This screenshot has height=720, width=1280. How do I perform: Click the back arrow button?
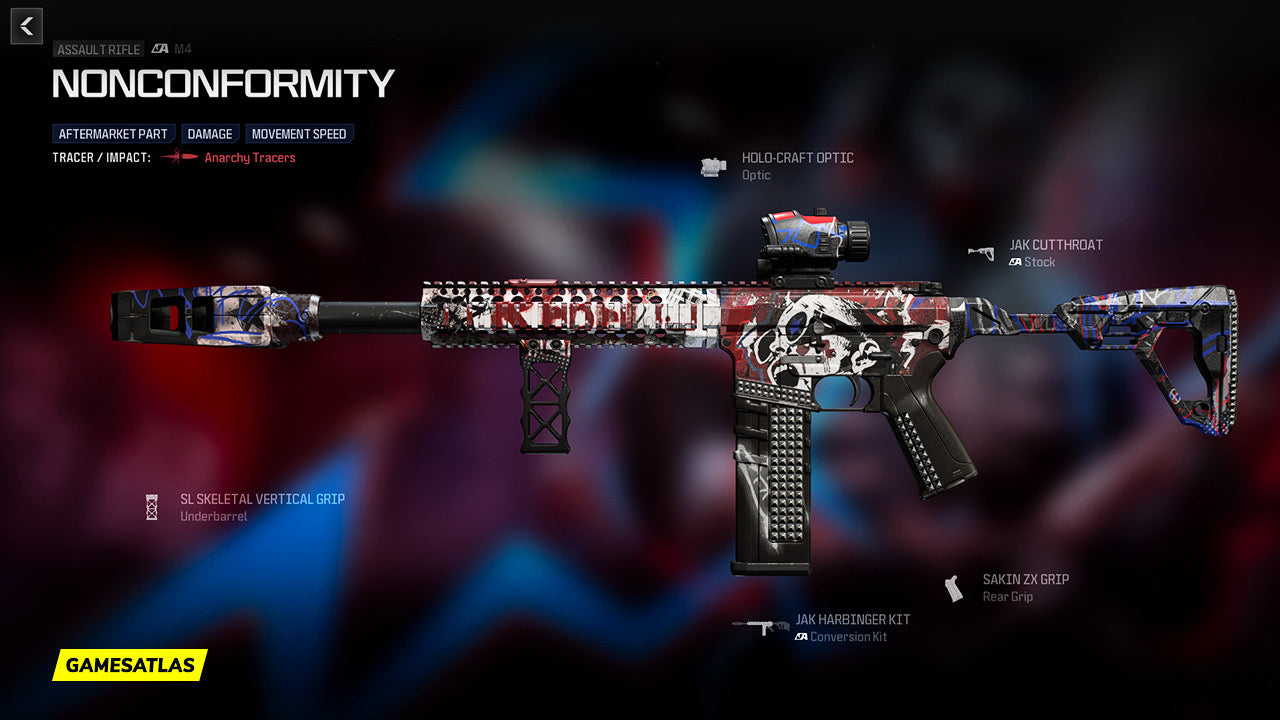(27, 26)
